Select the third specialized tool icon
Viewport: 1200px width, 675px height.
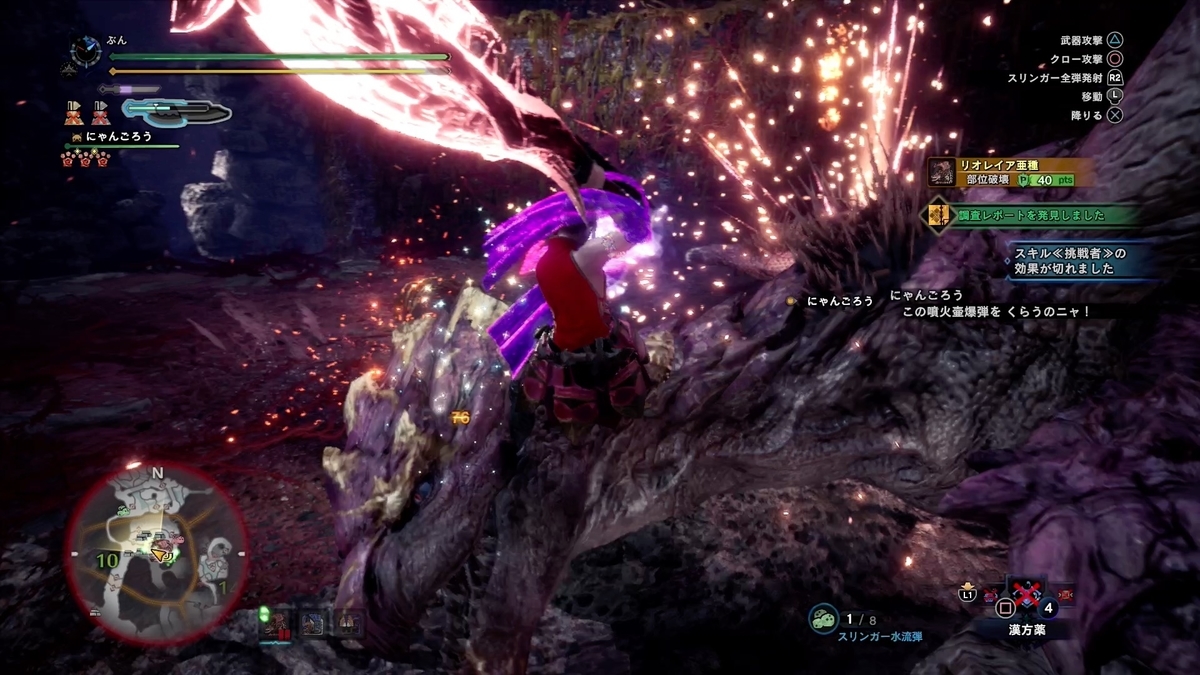tap(348, 623)
